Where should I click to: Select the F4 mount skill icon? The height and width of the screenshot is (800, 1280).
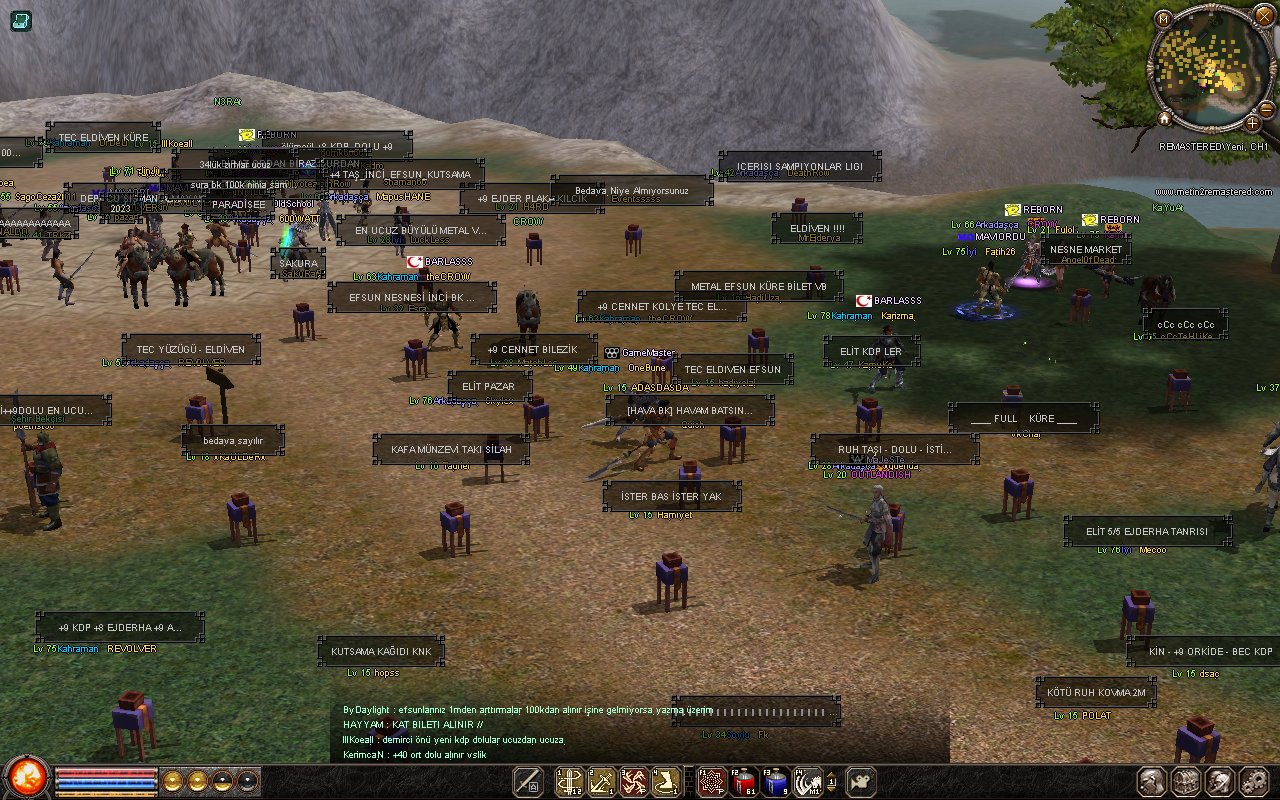pos(808,783)
